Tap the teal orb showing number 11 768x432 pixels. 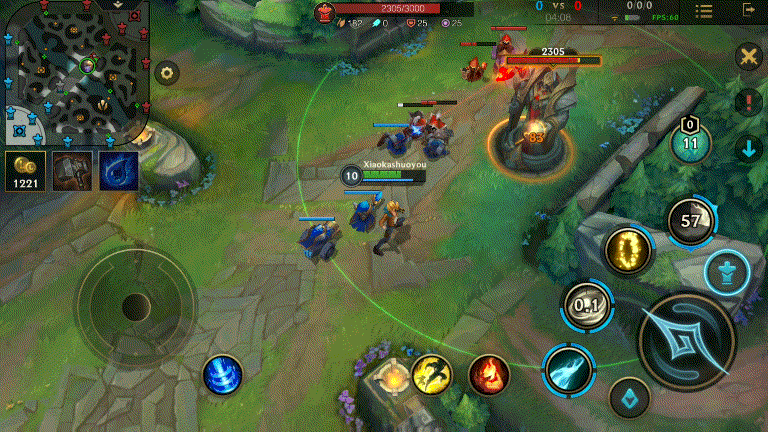(690, 142)
